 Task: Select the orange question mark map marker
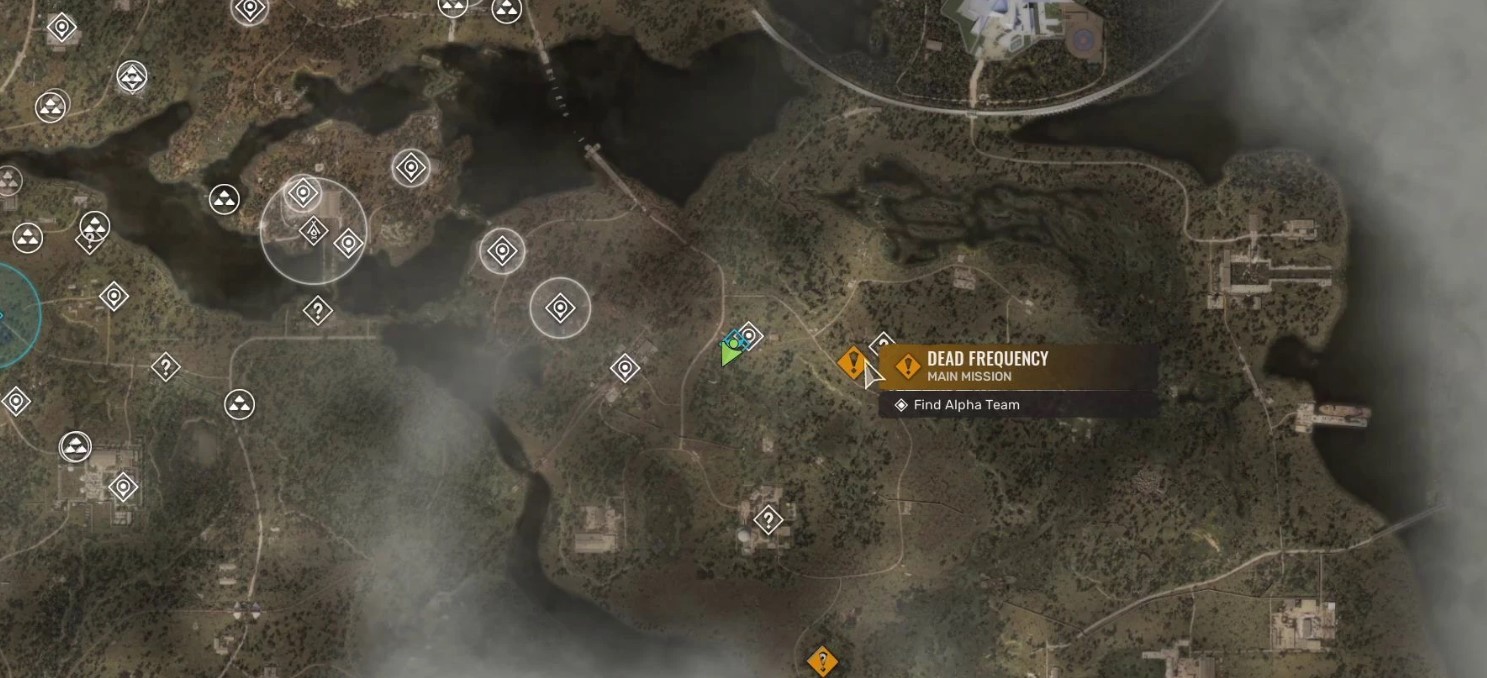click(822, 661)
